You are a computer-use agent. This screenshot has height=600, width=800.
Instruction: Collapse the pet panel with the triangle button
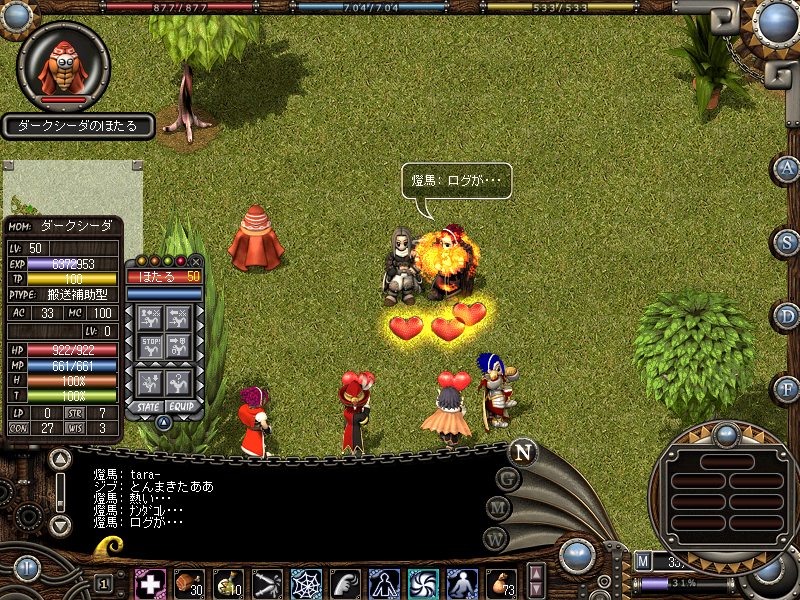pyautogui.click(x=163, y=422)
